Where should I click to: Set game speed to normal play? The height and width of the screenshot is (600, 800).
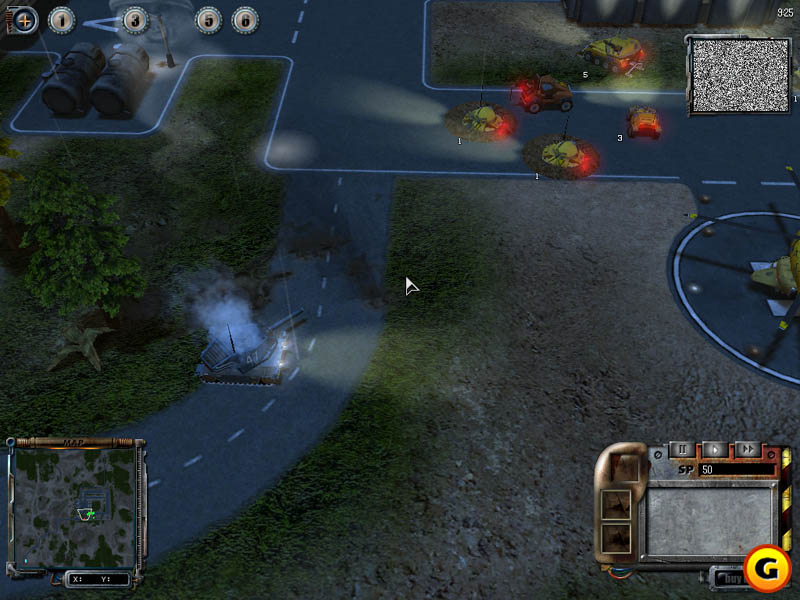point(713,450)
